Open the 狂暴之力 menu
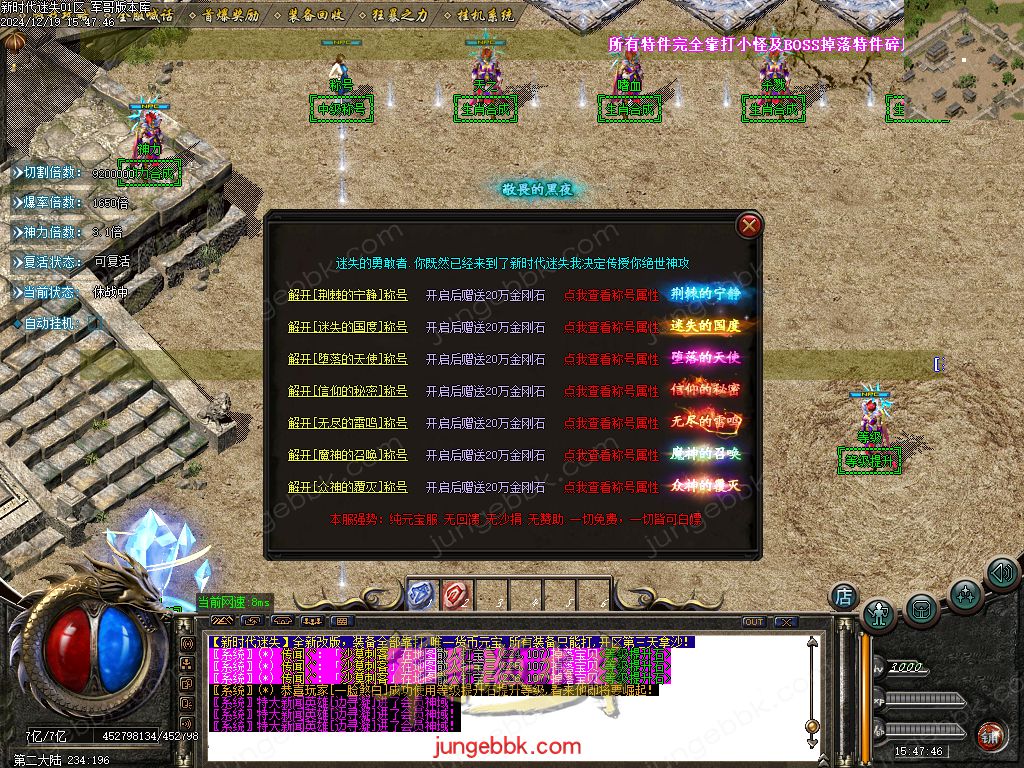The width and height of the screenshot is (1024, 768). pos(400,15)
